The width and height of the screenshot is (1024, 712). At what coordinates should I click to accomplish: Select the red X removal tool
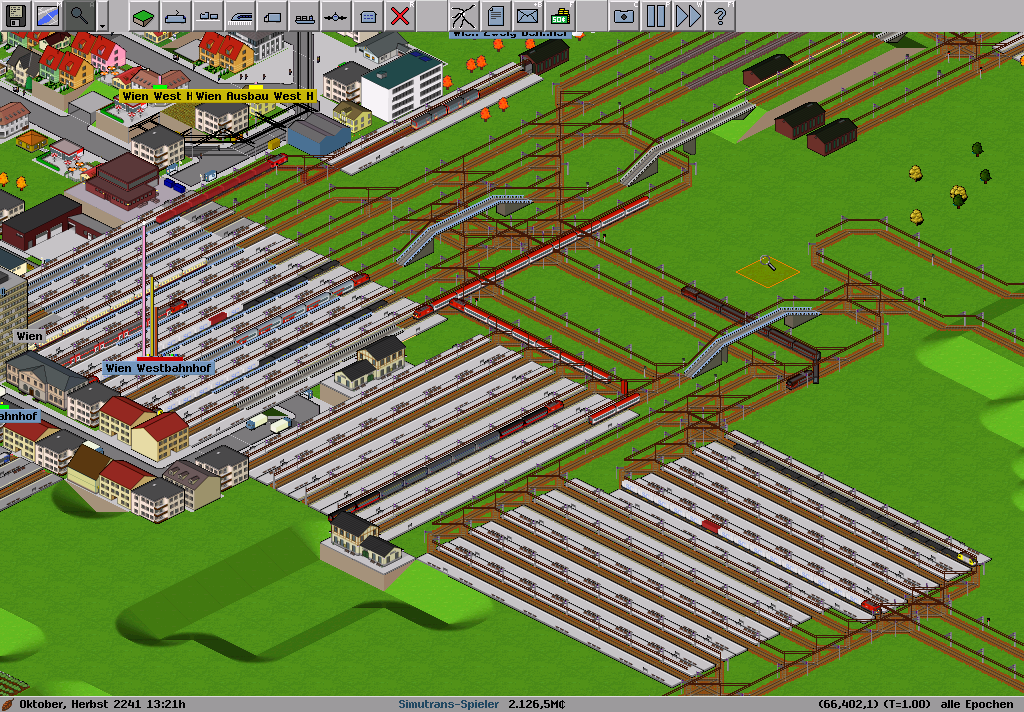400,15
